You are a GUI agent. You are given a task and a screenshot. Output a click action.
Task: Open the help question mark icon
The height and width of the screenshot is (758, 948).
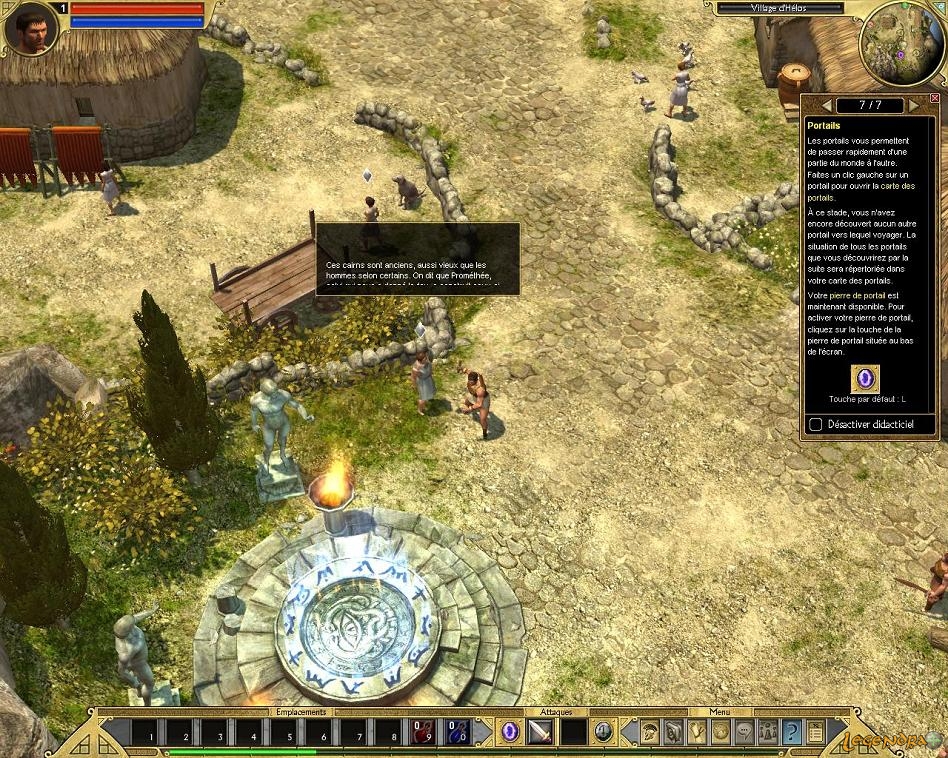[x=791, y=732]
